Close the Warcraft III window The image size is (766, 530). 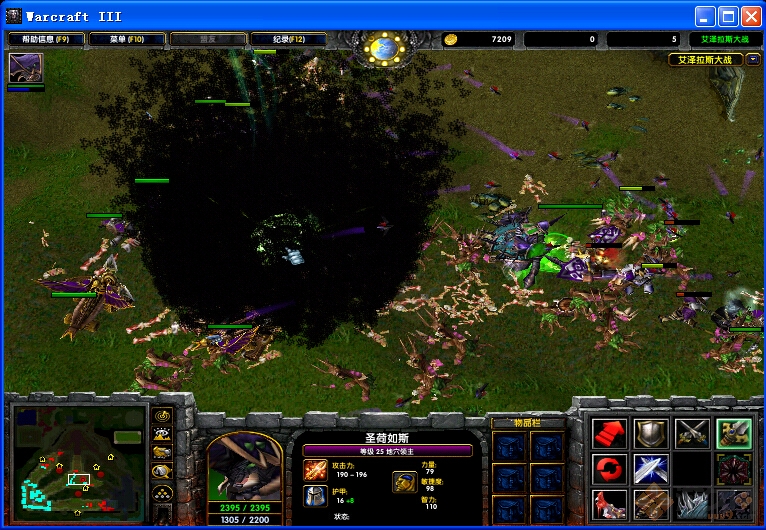(x=752, y=16)
